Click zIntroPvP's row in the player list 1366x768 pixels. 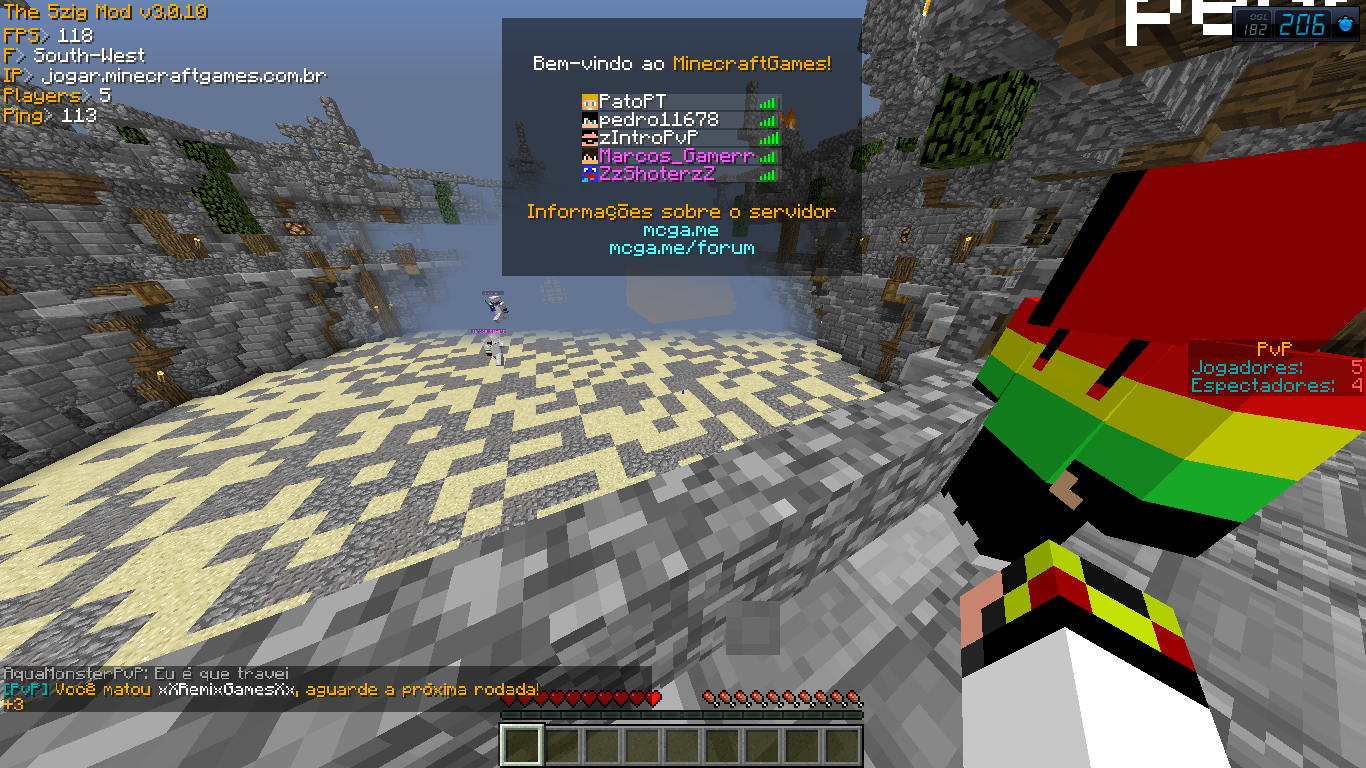(648, 138)
